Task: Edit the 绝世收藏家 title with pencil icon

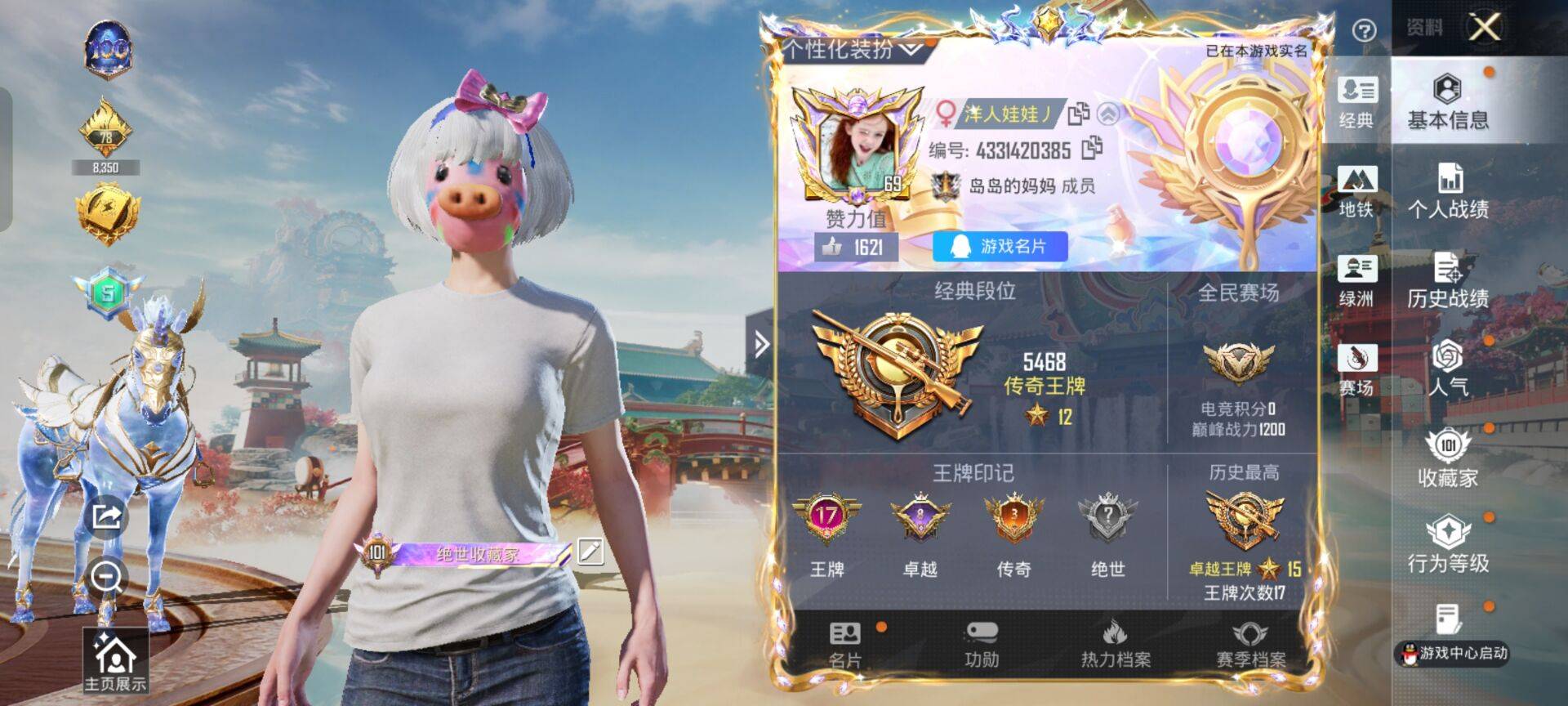Action: coord(590,552)
